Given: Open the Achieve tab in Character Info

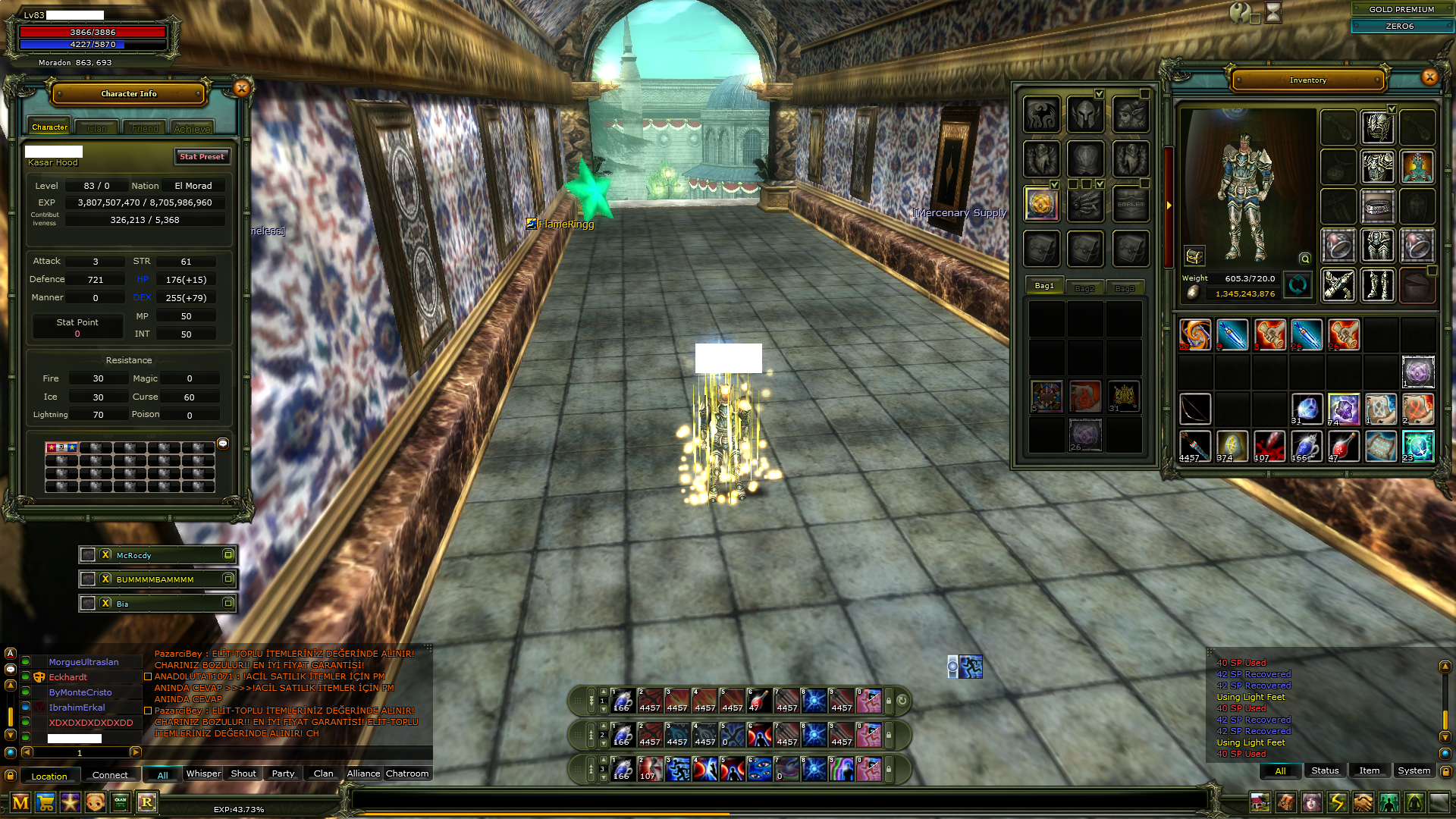Looking at the screenshot, I should click(192, 128).
